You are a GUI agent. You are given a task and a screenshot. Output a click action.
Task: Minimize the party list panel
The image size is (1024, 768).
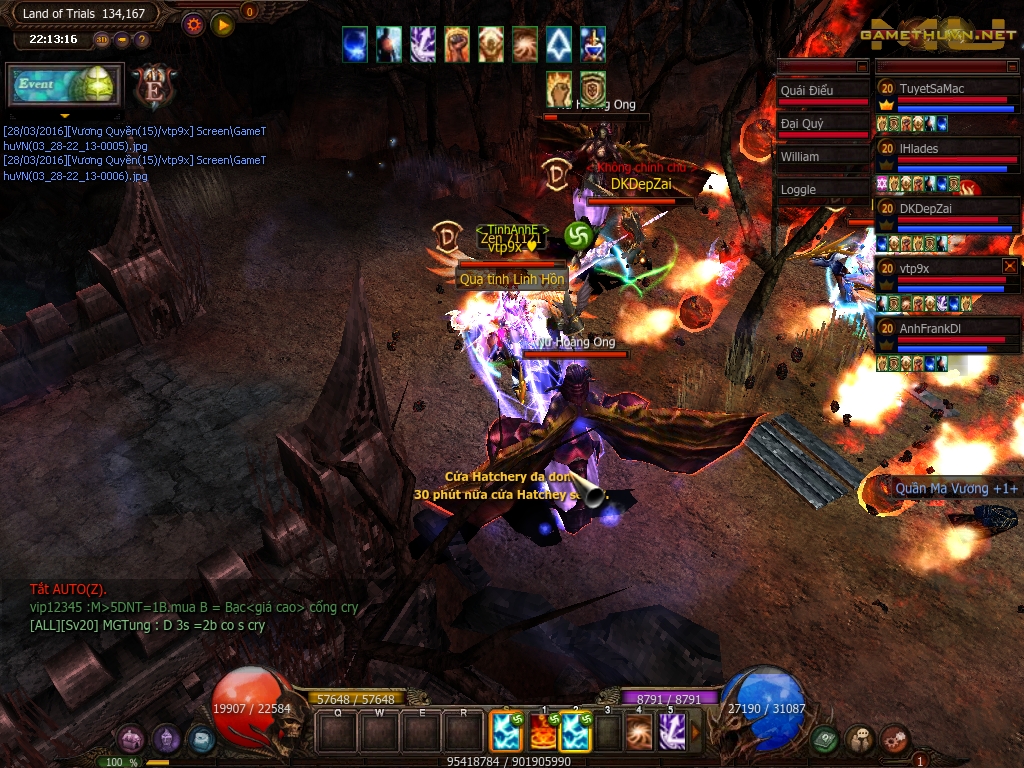click(x=1011, y=66)
